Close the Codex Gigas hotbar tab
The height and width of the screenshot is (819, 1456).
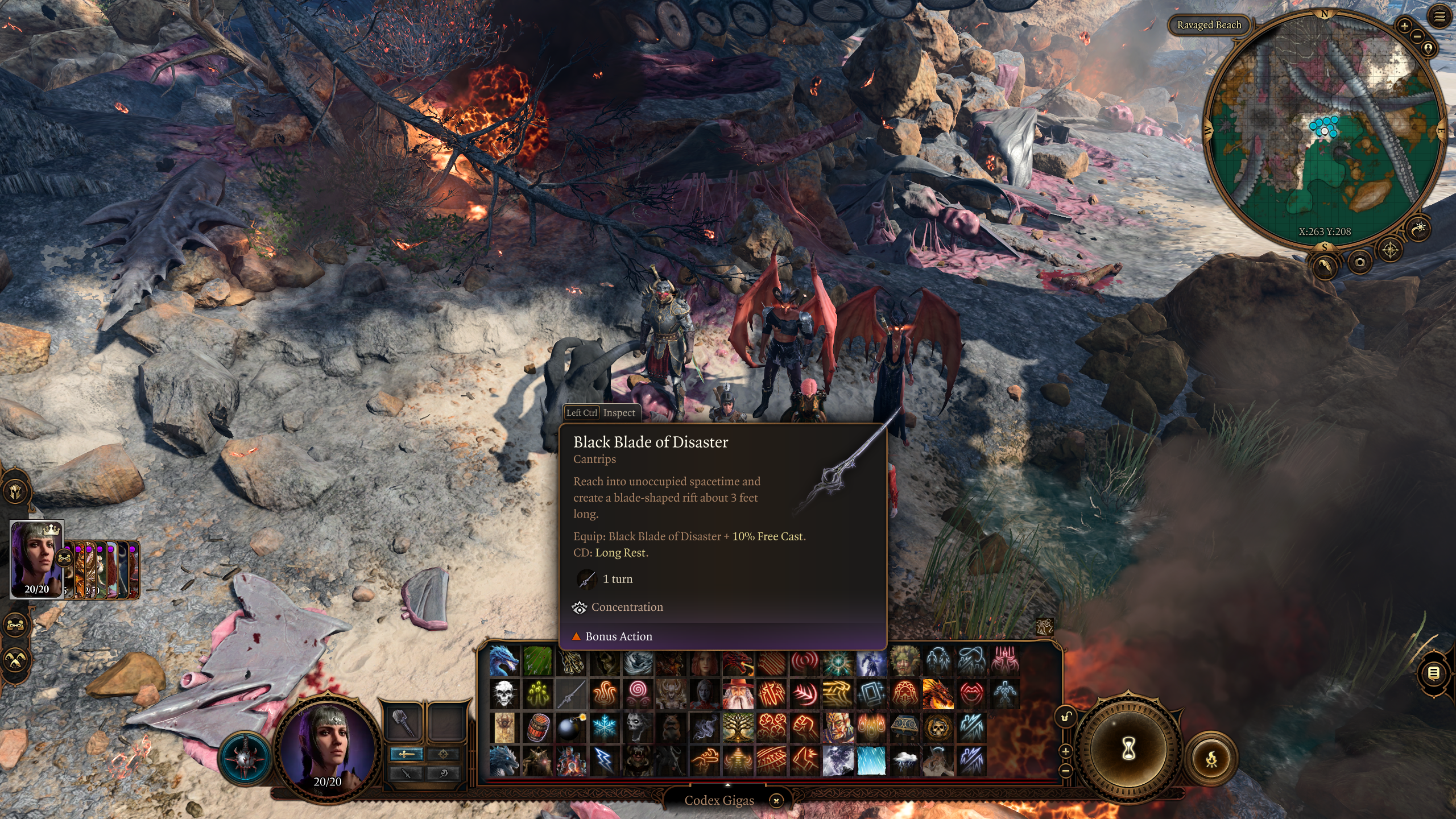[776, 801]
